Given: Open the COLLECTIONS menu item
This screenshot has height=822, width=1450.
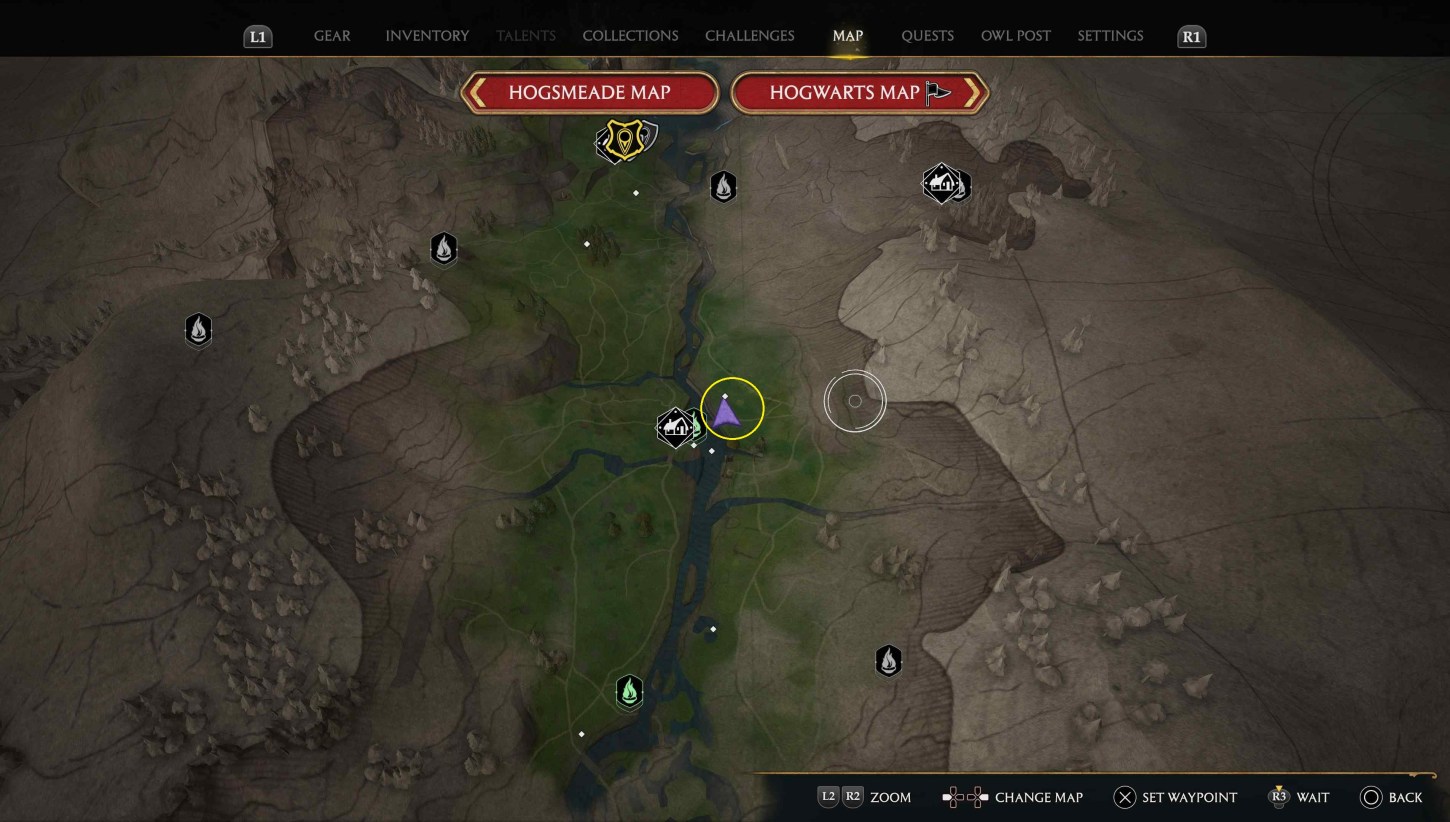Looking at the screenshot, I should point(630,35).
